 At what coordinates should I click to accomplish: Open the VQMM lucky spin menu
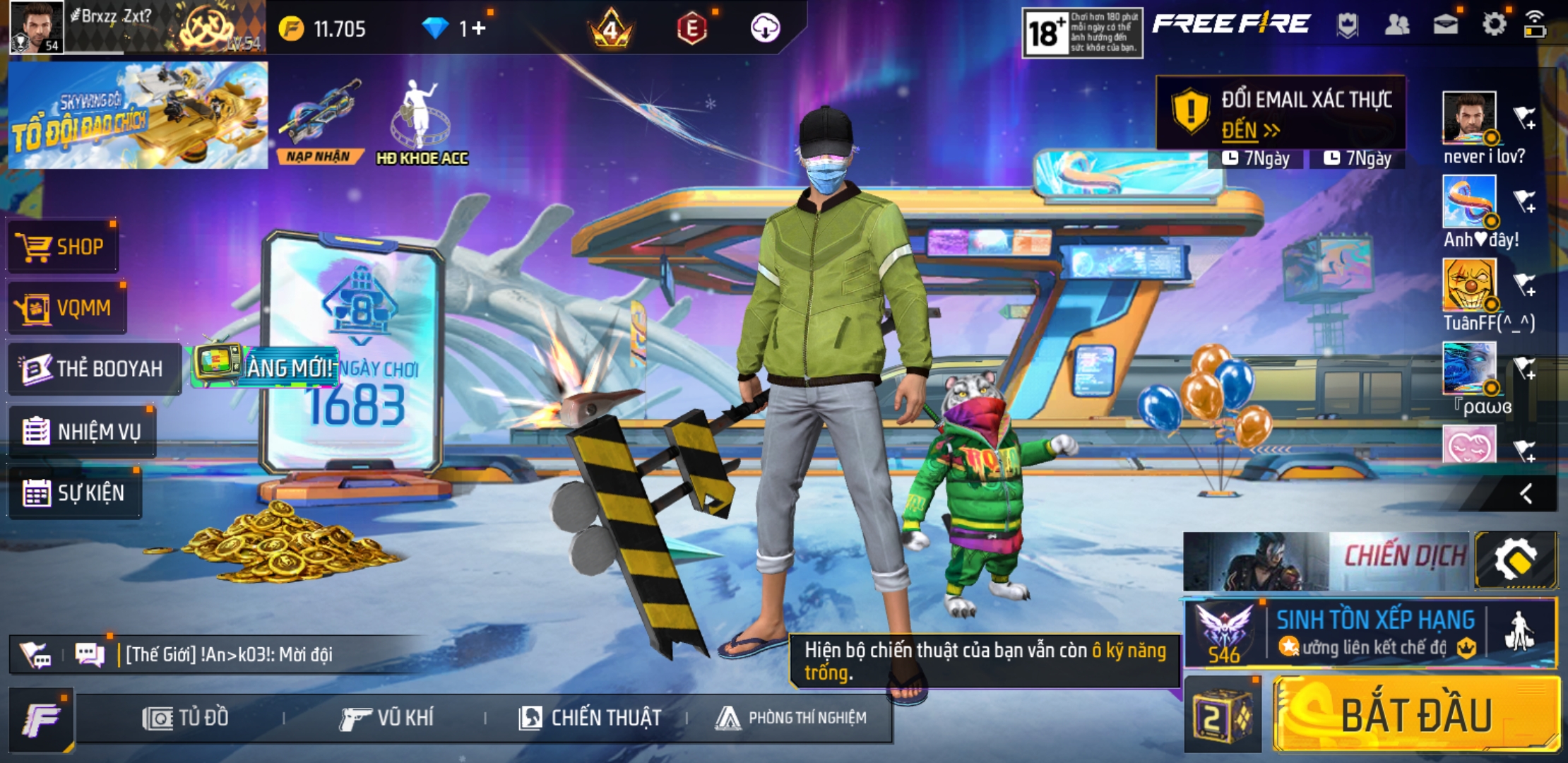click(x=67, y=308)
